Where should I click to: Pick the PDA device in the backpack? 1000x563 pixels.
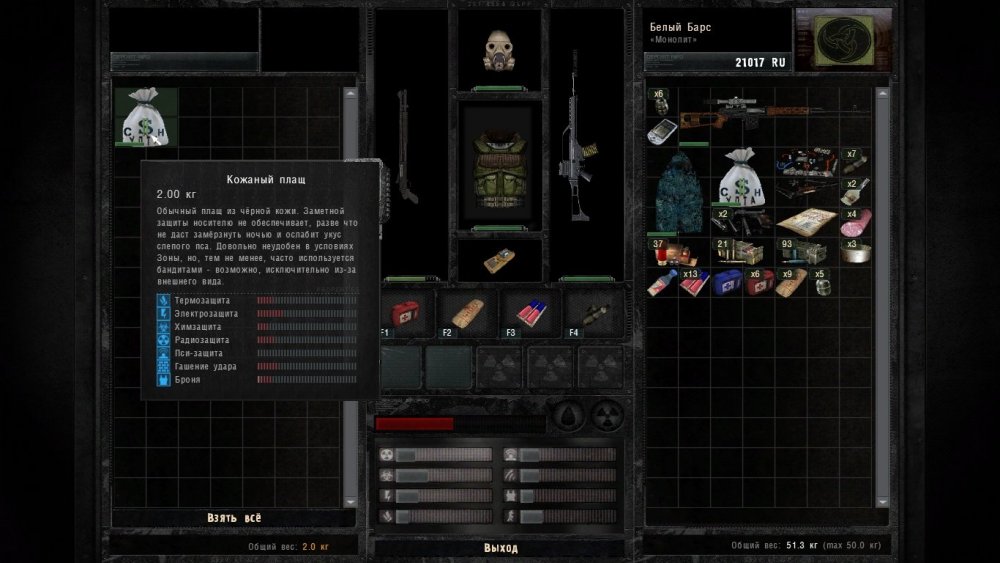pyautogui.click(x=661, y=131)
